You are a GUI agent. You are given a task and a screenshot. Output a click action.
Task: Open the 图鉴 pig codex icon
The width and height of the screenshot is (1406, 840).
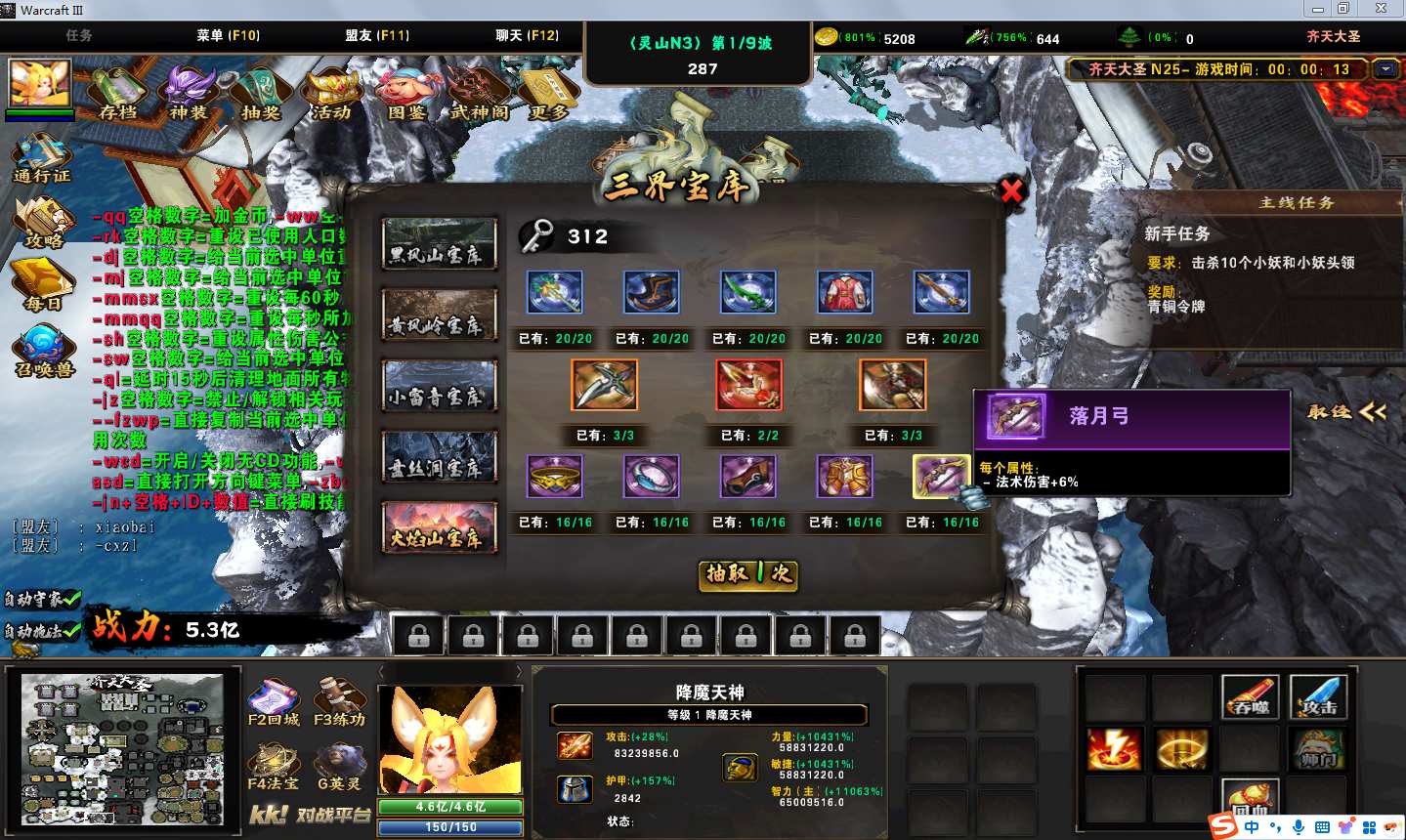(405, 93)
